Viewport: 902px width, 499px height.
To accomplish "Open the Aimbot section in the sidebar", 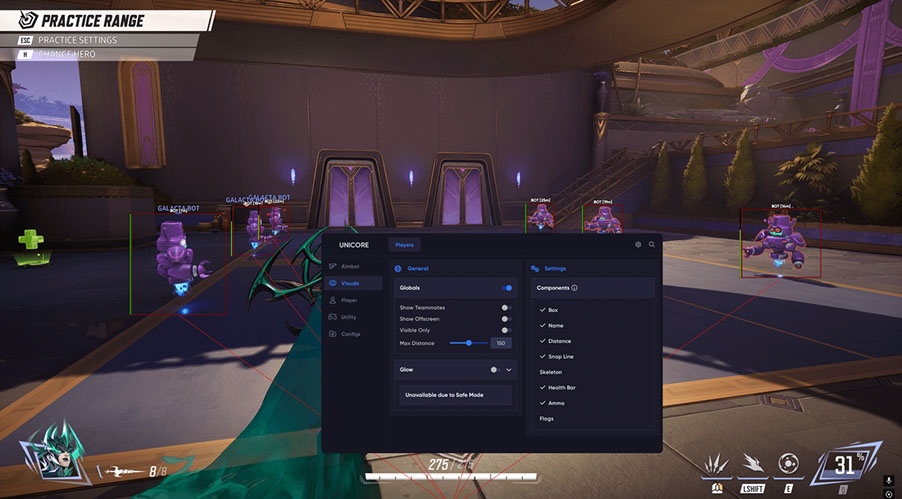I will [x=349, y=267].
